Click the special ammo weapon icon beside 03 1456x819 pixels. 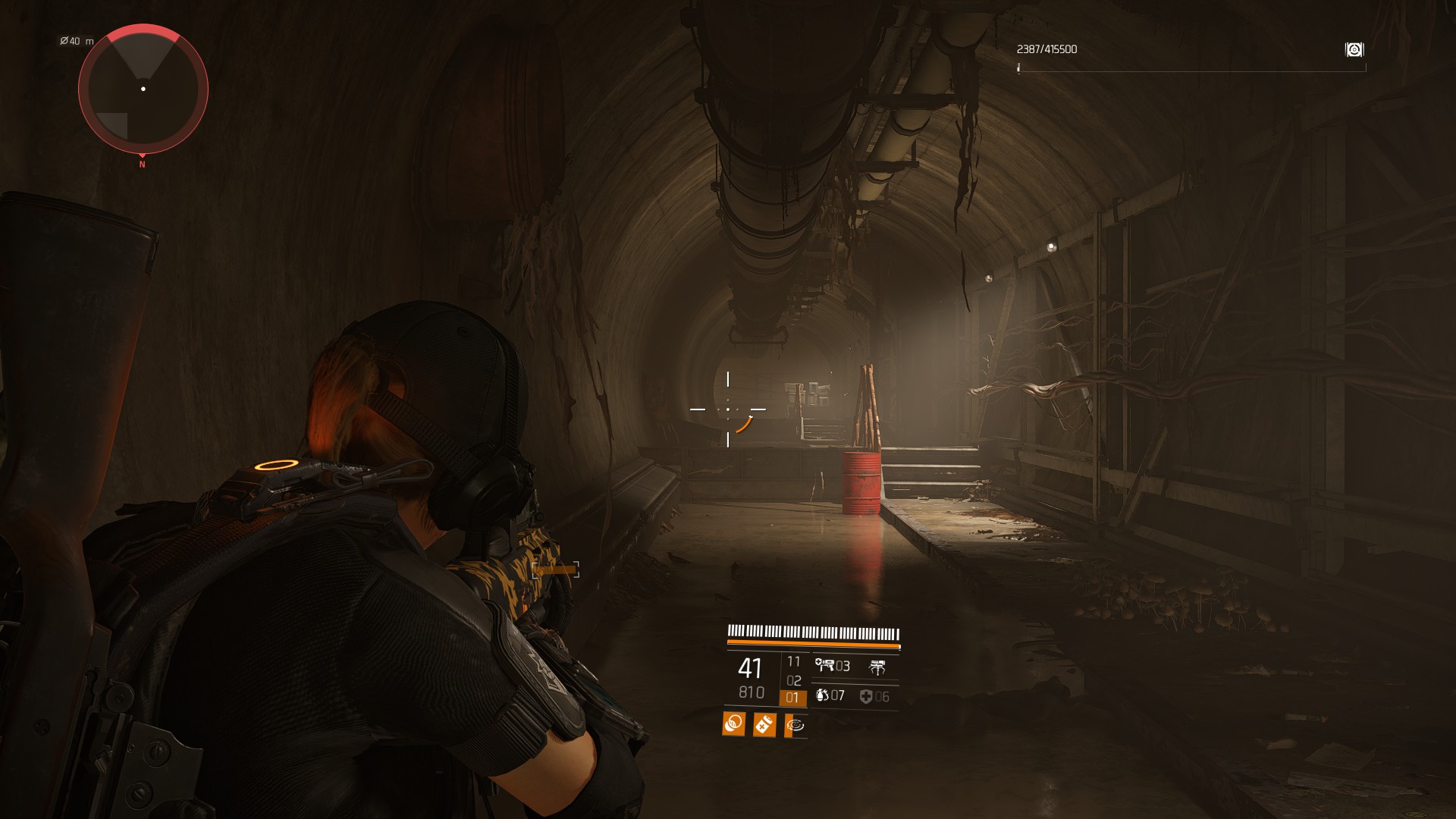point(825,664)
